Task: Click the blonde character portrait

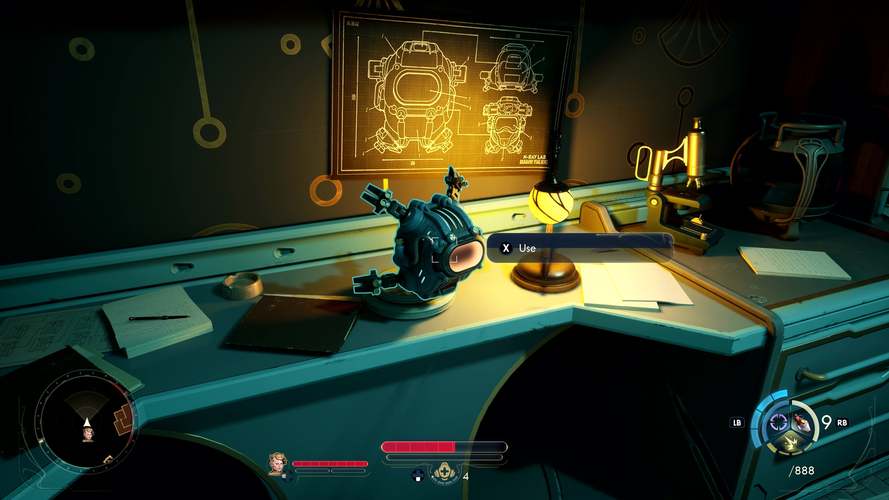Action: coord(277,463)
